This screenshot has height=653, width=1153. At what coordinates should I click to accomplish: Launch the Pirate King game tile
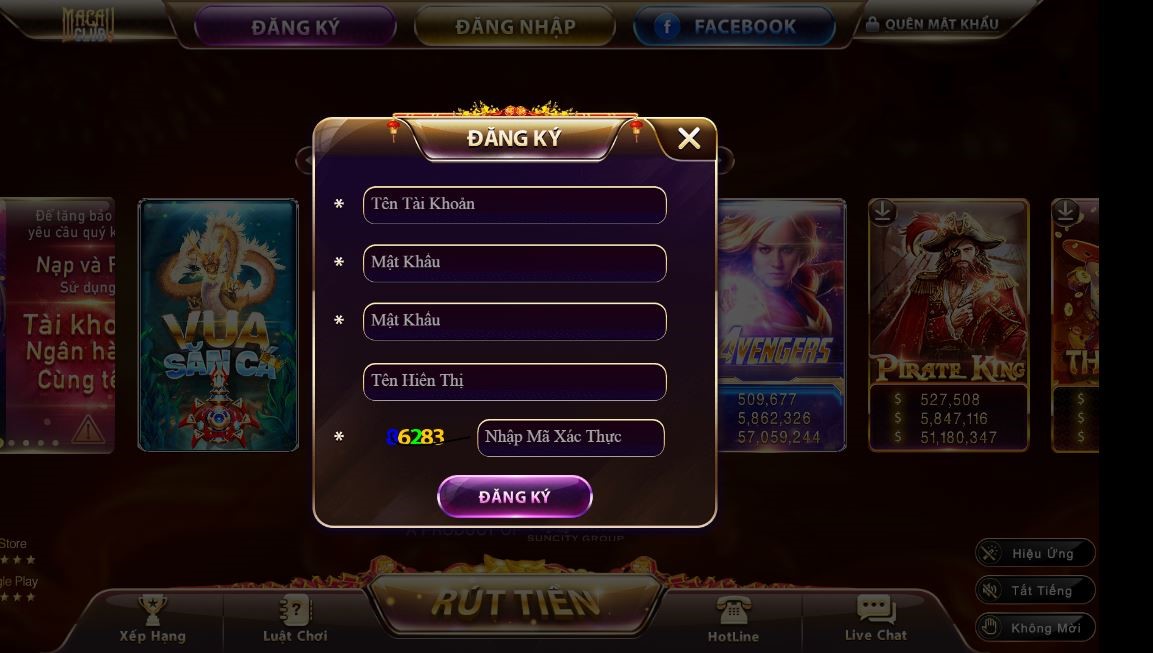click(948, 325)
